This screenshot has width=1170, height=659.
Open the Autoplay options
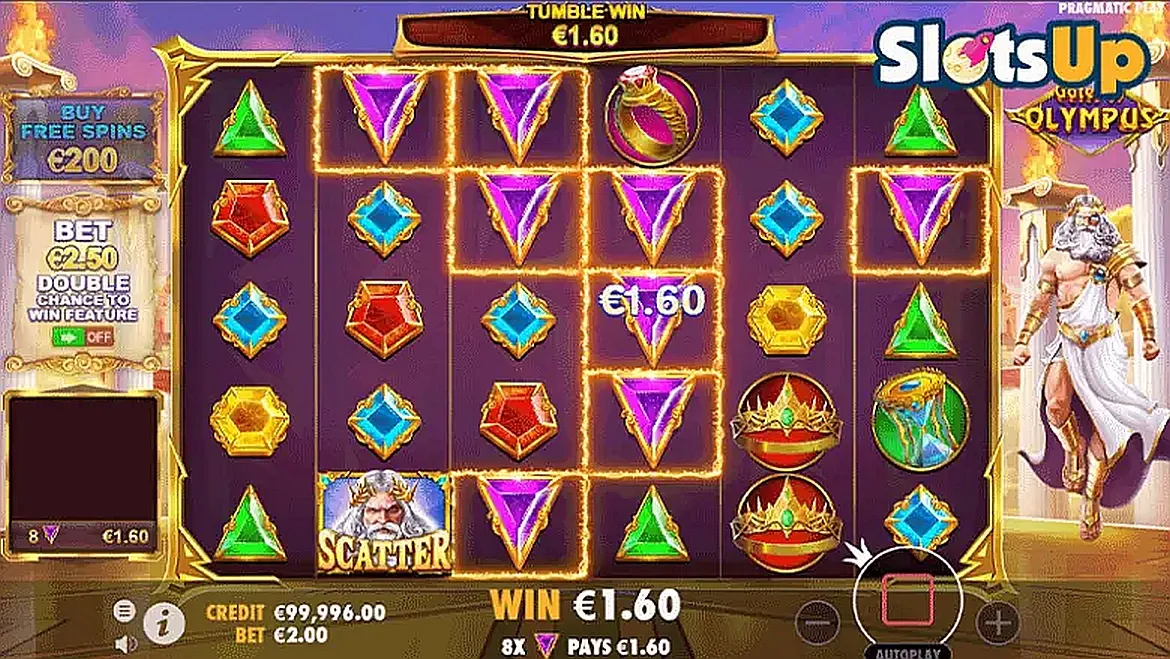pos(907,651)
